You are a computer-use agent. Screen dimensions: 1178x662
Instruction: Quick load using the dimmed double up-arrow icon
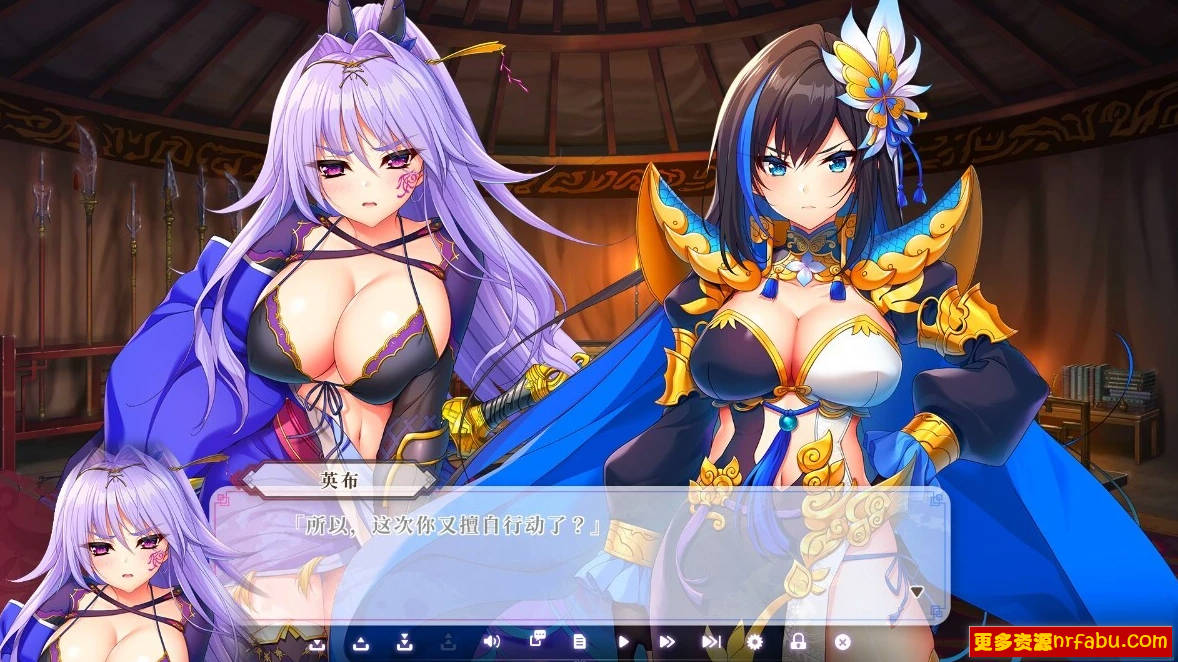pos(448,642)
